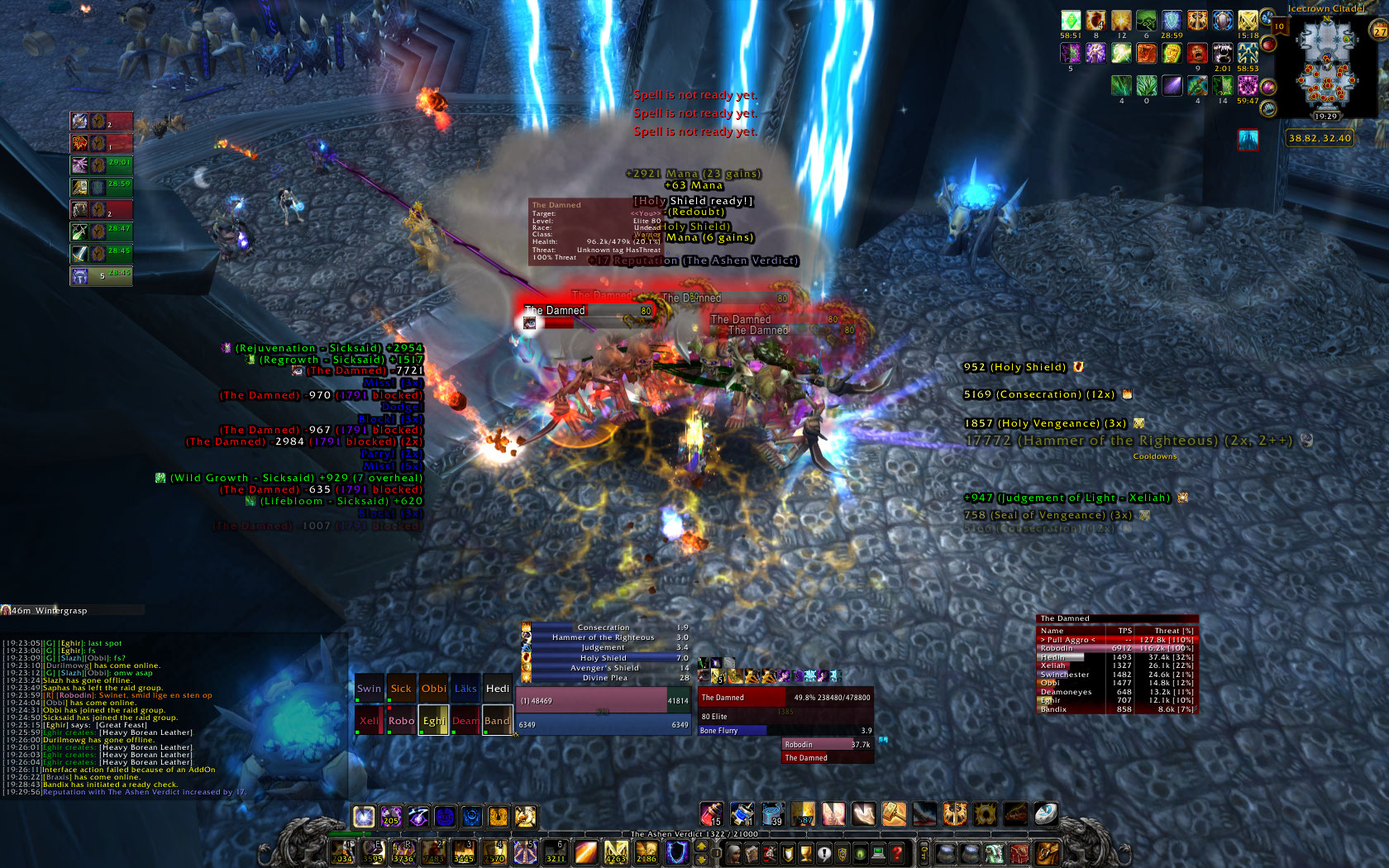Select Robodin row in threat meter
This screenshot has height=868, width=1389.
tap(1115, 648)
